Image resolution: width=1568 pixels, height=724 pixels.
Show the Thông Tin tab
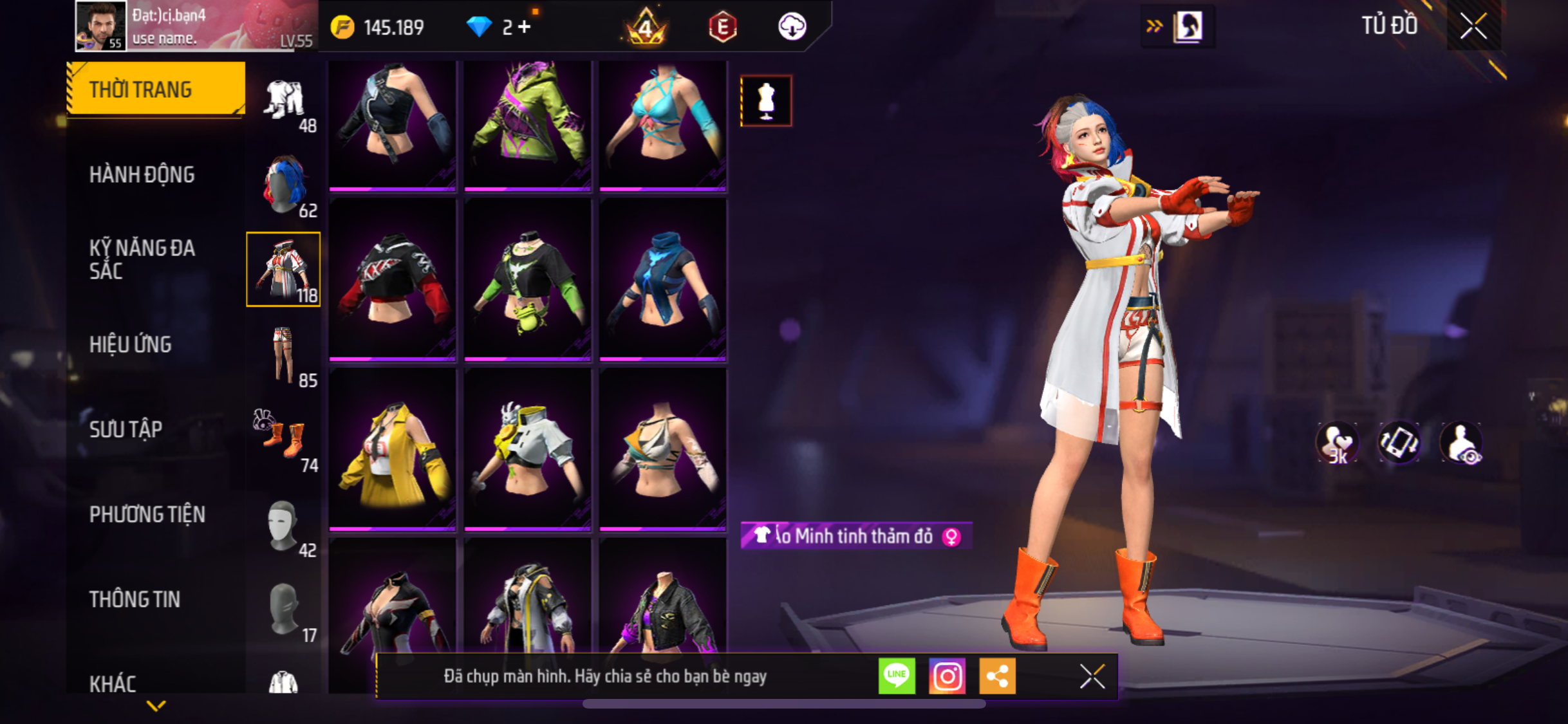[135, 600]
